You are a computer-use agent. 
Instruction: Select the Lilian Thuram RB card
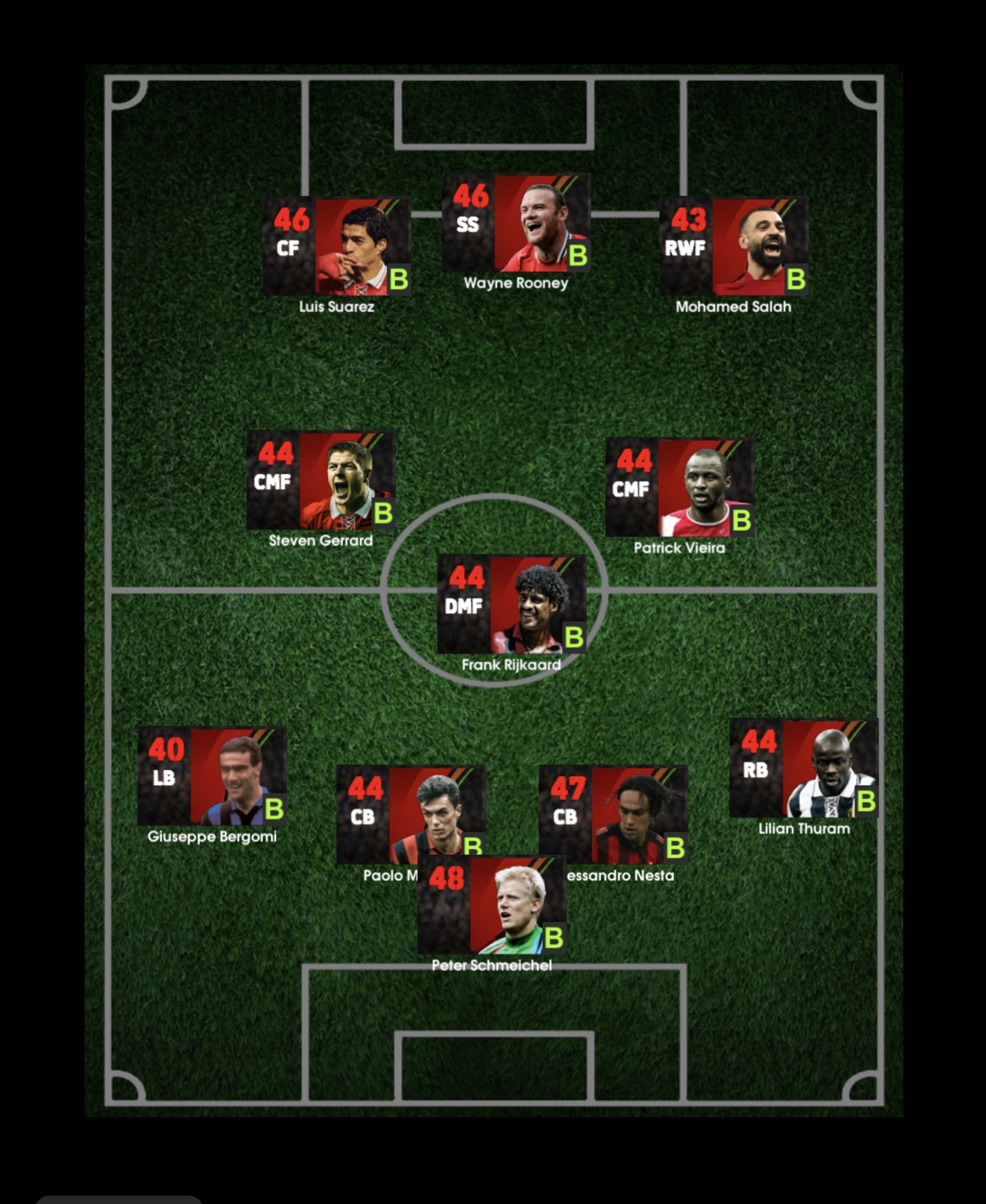coord(804,768)
